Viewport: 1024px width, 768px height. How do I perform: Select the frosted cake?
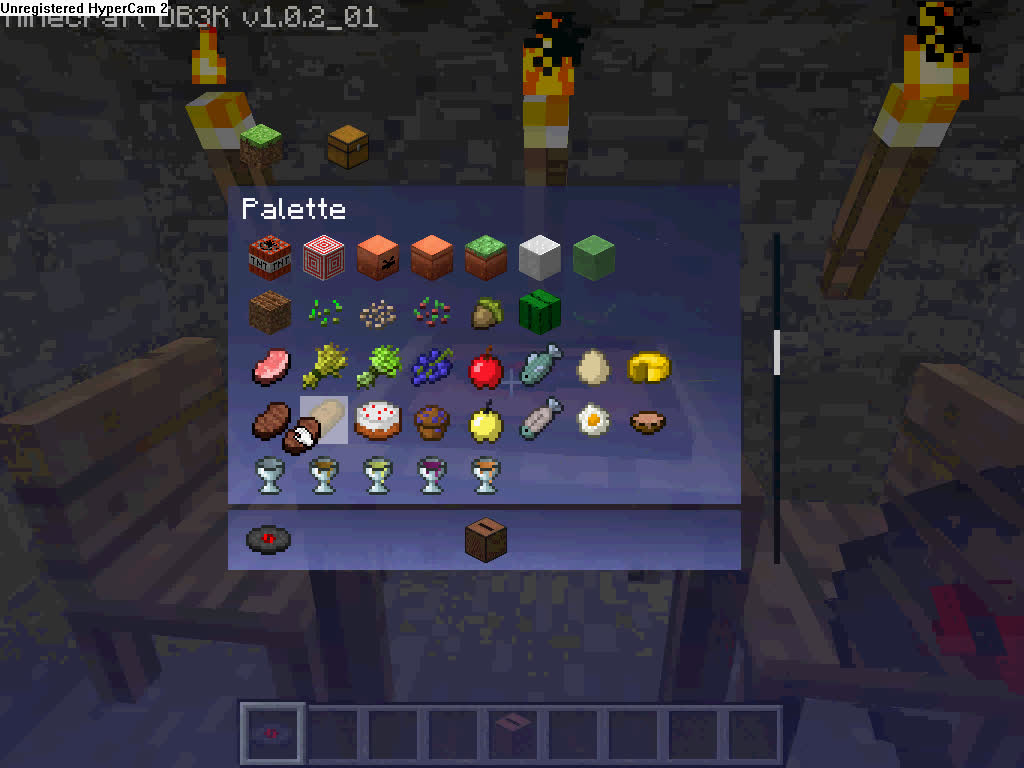[378, 421]
